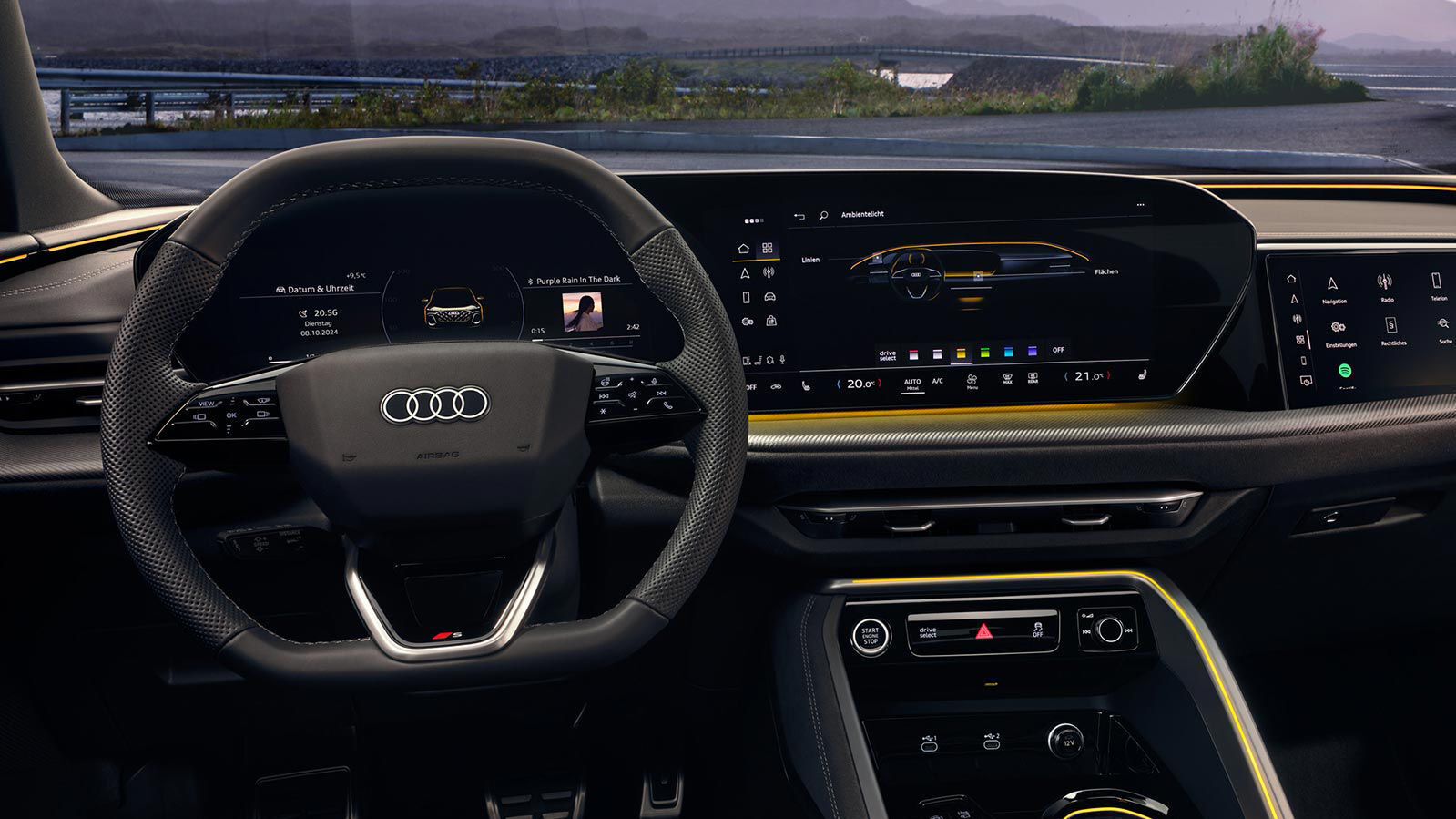Switch to the Flächen tab

1106,272
